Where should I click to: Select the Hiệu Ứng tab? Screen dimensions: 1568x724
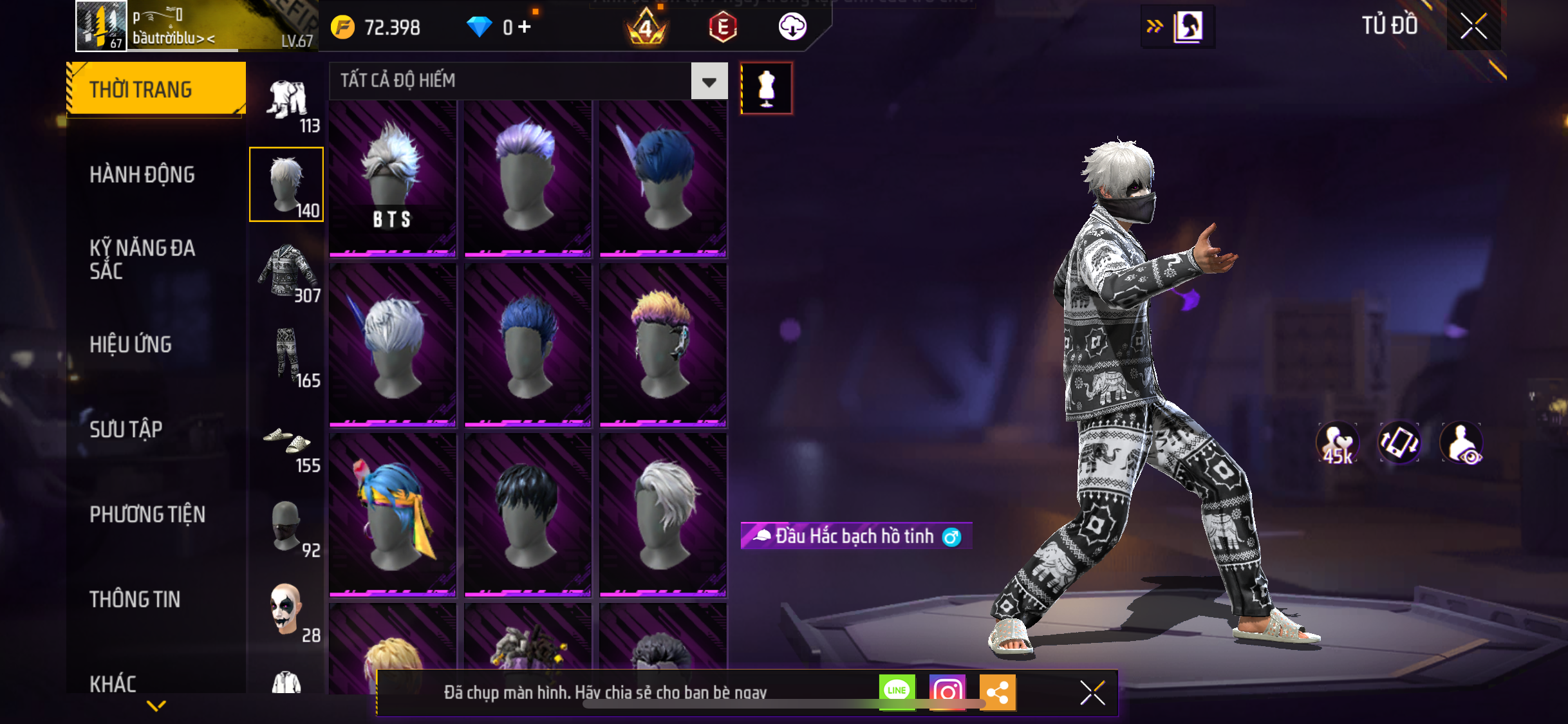pyautogui.click(x=131, y=344)
